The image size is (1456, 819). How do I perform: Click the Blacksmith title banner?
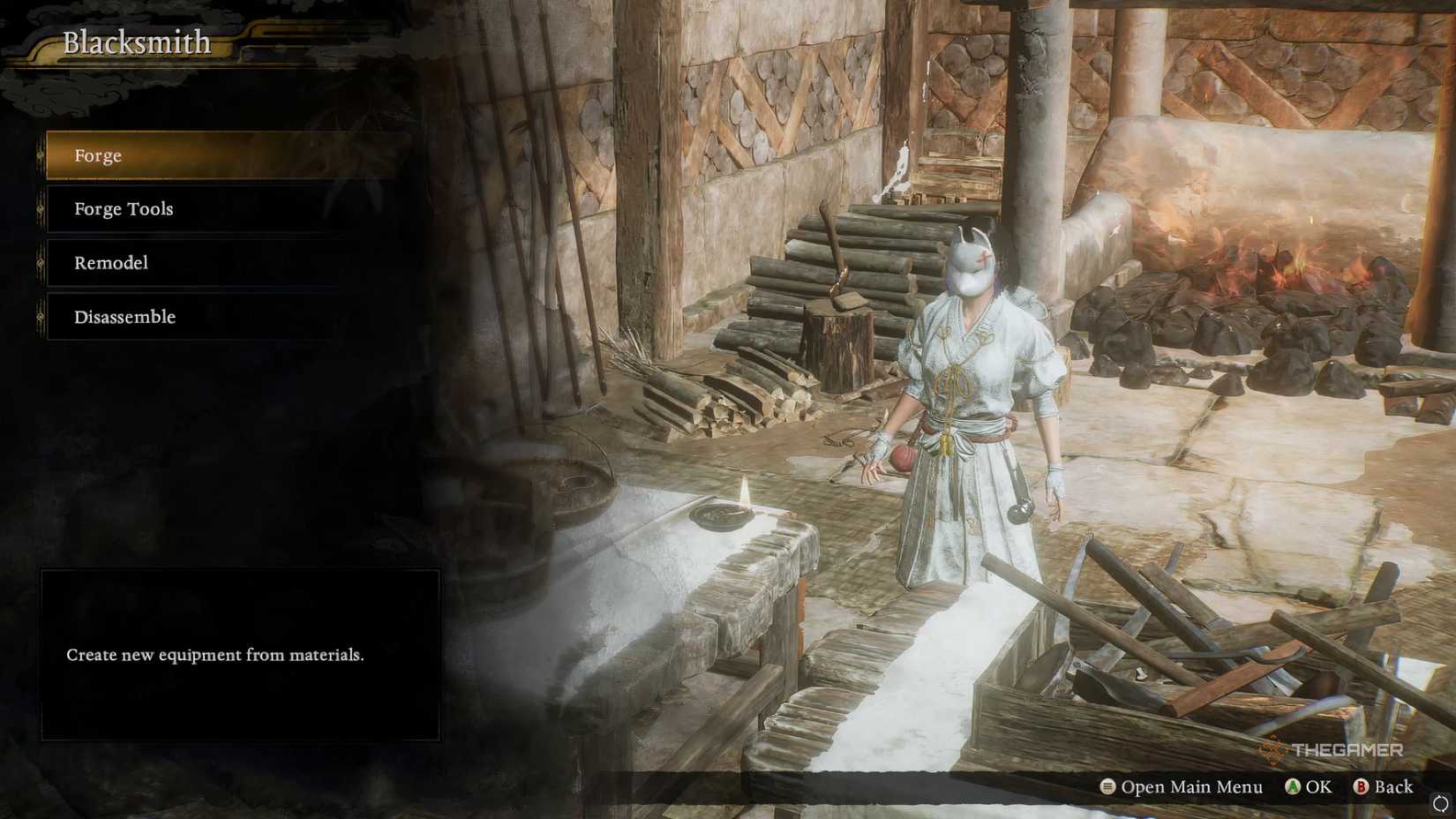tap(137, 41)
